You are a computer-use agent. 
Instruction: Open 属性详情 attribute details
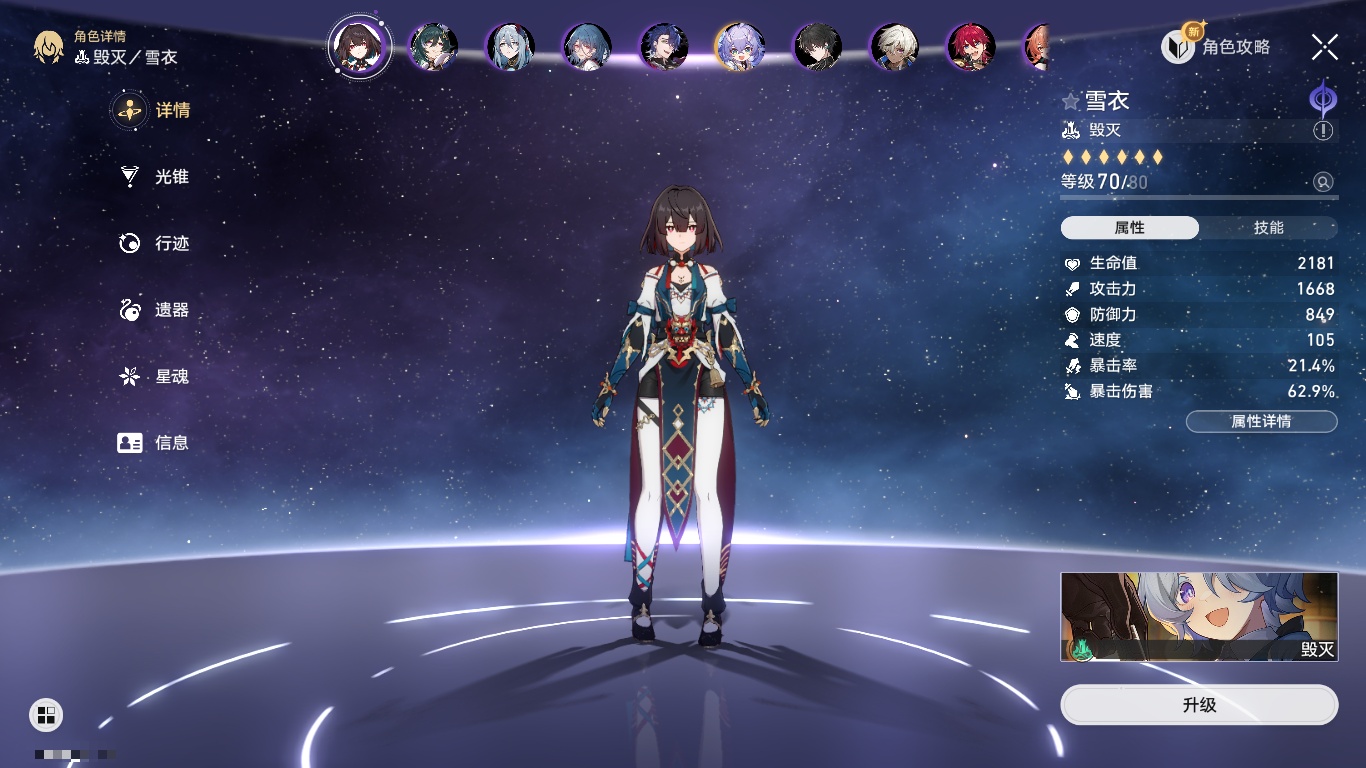point(1261,421)
